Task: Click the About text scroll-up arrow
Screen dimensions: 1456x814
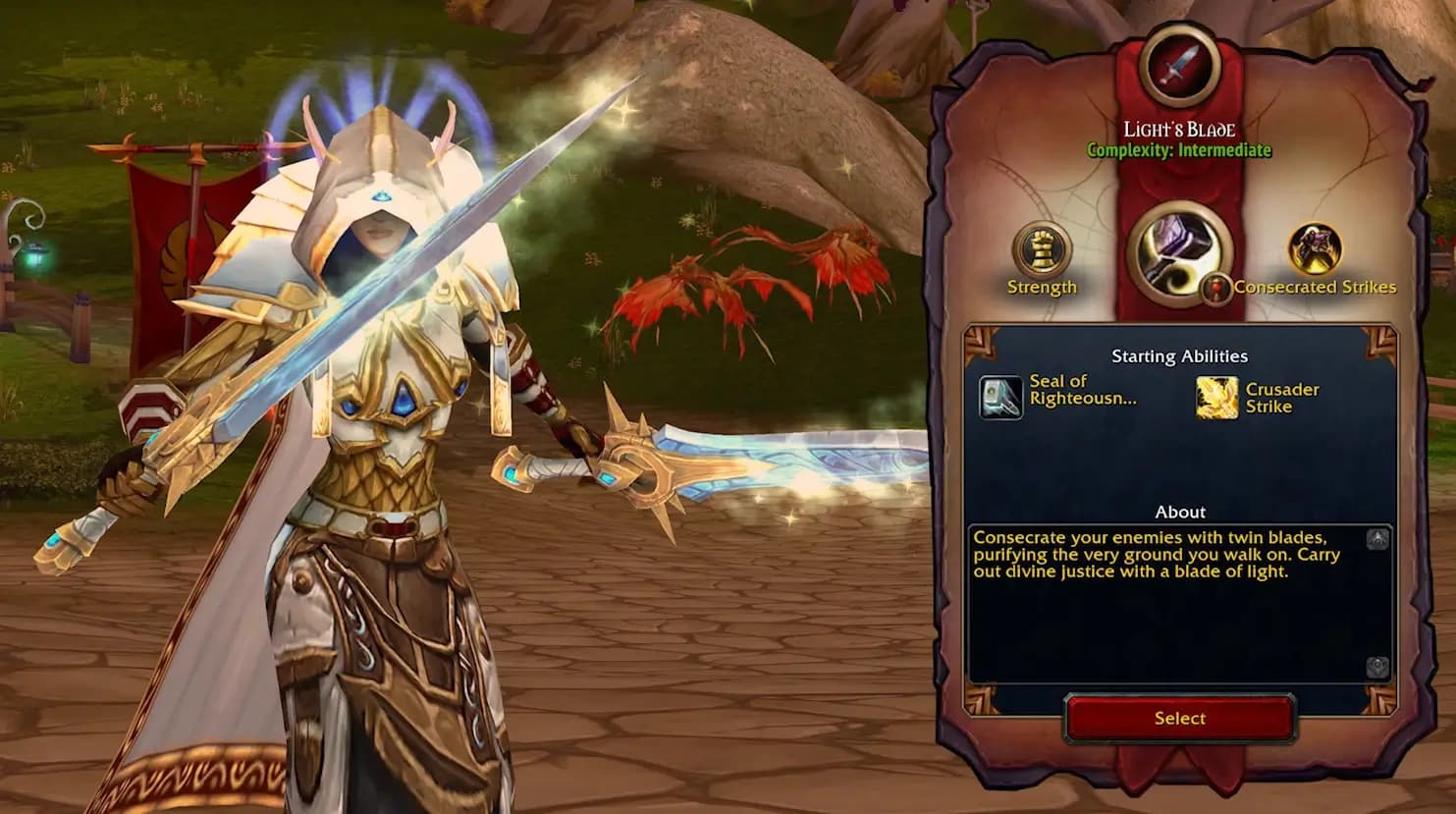Action: tap(1377, 539)
